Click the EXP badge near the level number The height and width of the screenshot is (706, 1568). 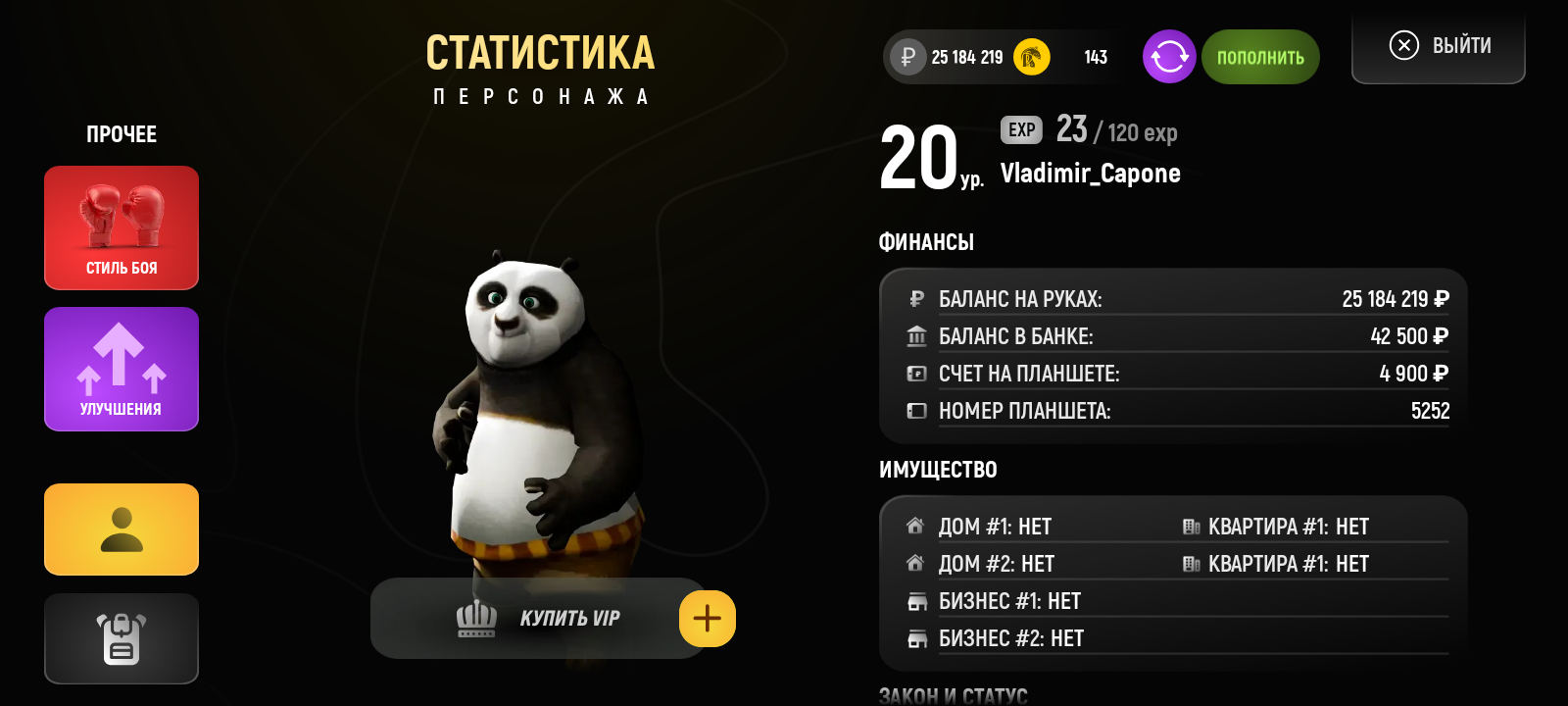pyautogui.click(x=1019, y=129)
